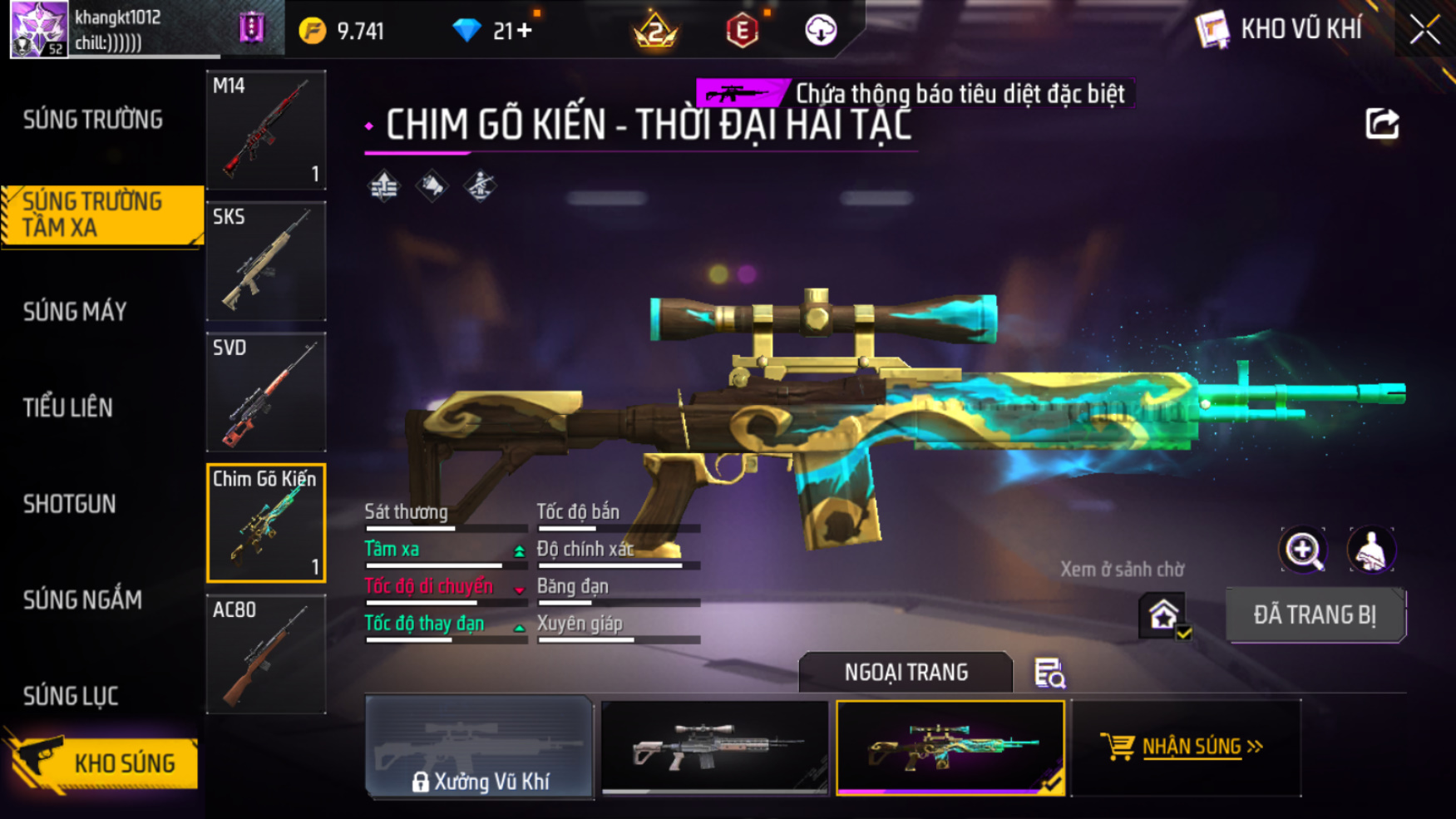This screenshot has width=1456, height=819.
Task: Click the Đã Trang Bị button
Action: tap(1315, 615)
